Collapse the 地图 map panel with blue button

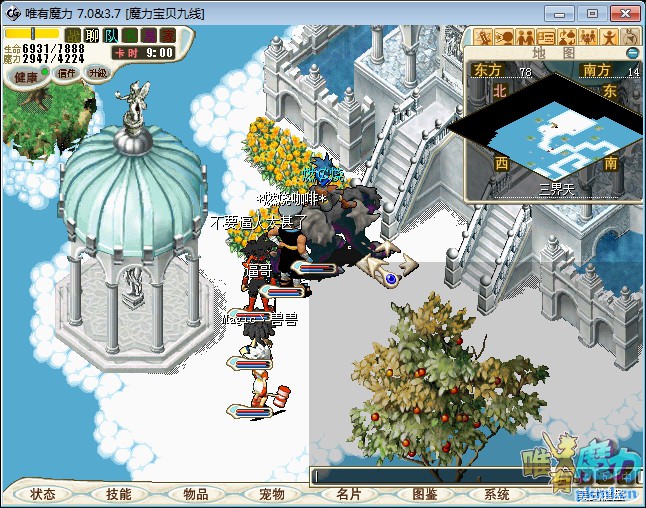click(632, 52)
